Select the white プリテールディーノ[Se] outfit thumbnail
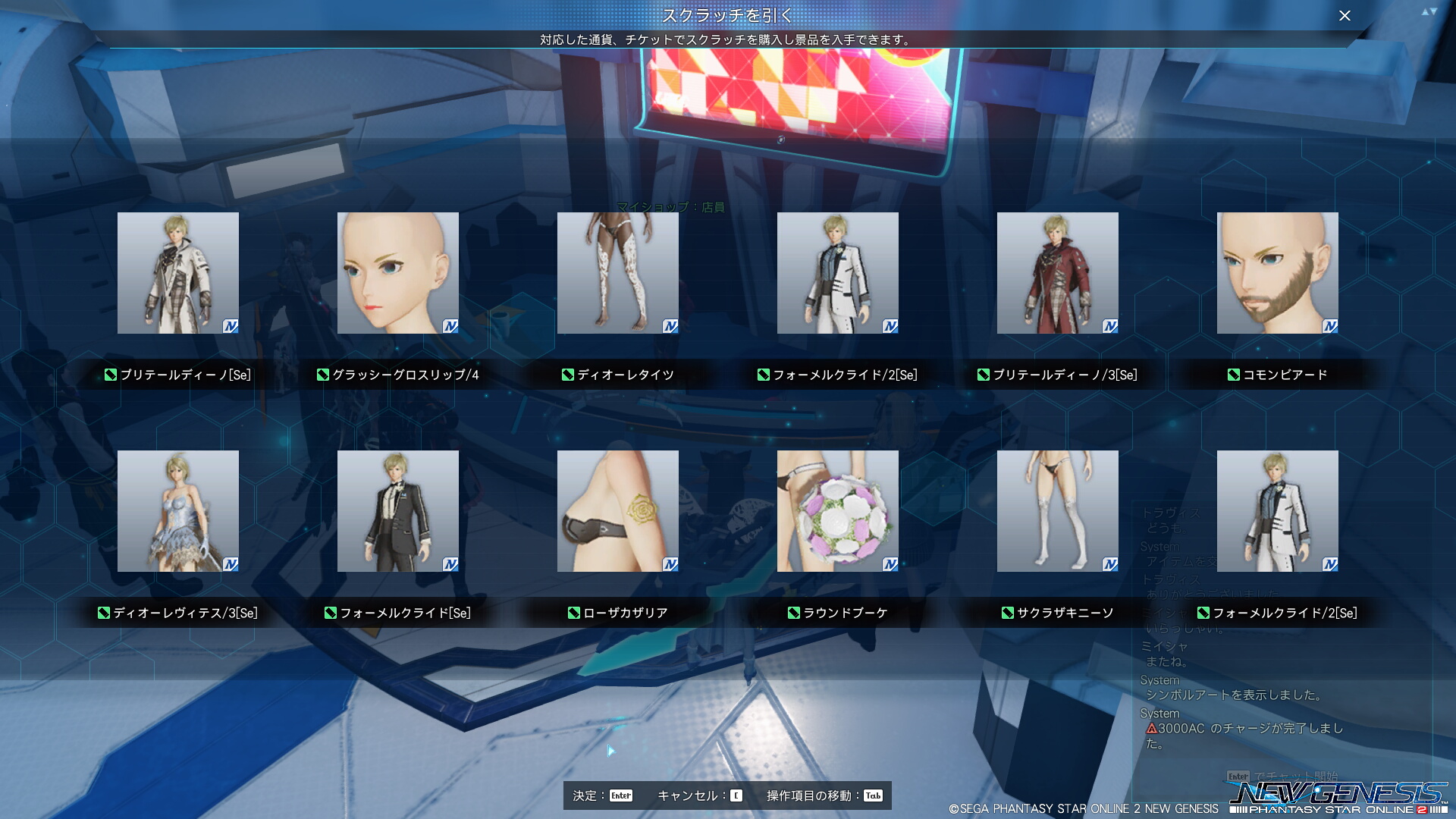The height and width of the screenshot is (819, 1456). 178,273
